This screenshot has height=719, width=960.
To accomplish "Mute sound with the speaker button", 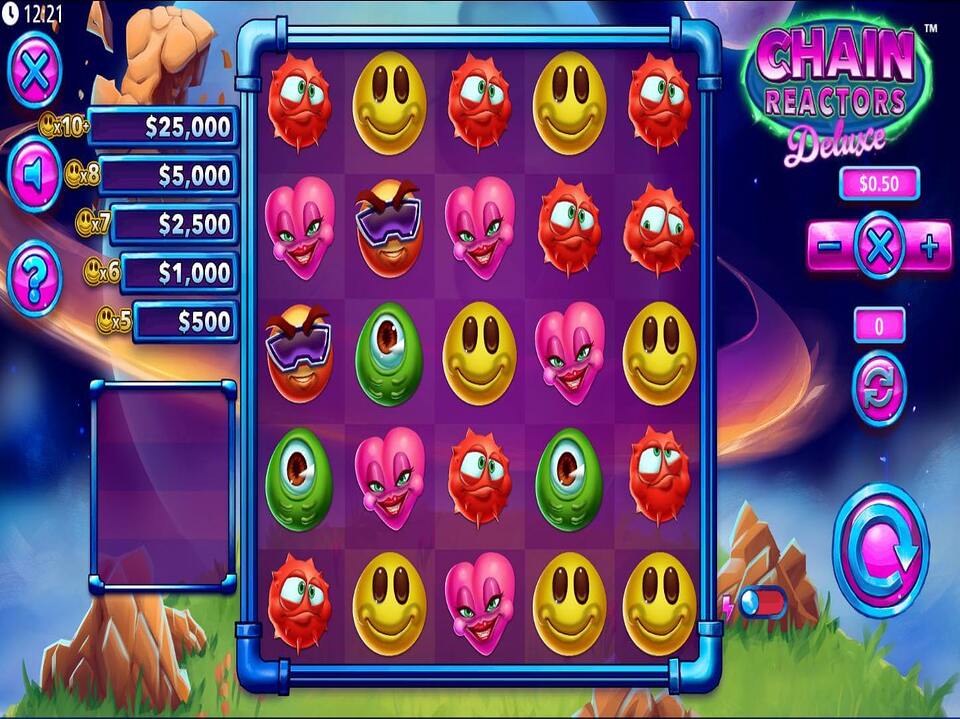I will point(35,175).
